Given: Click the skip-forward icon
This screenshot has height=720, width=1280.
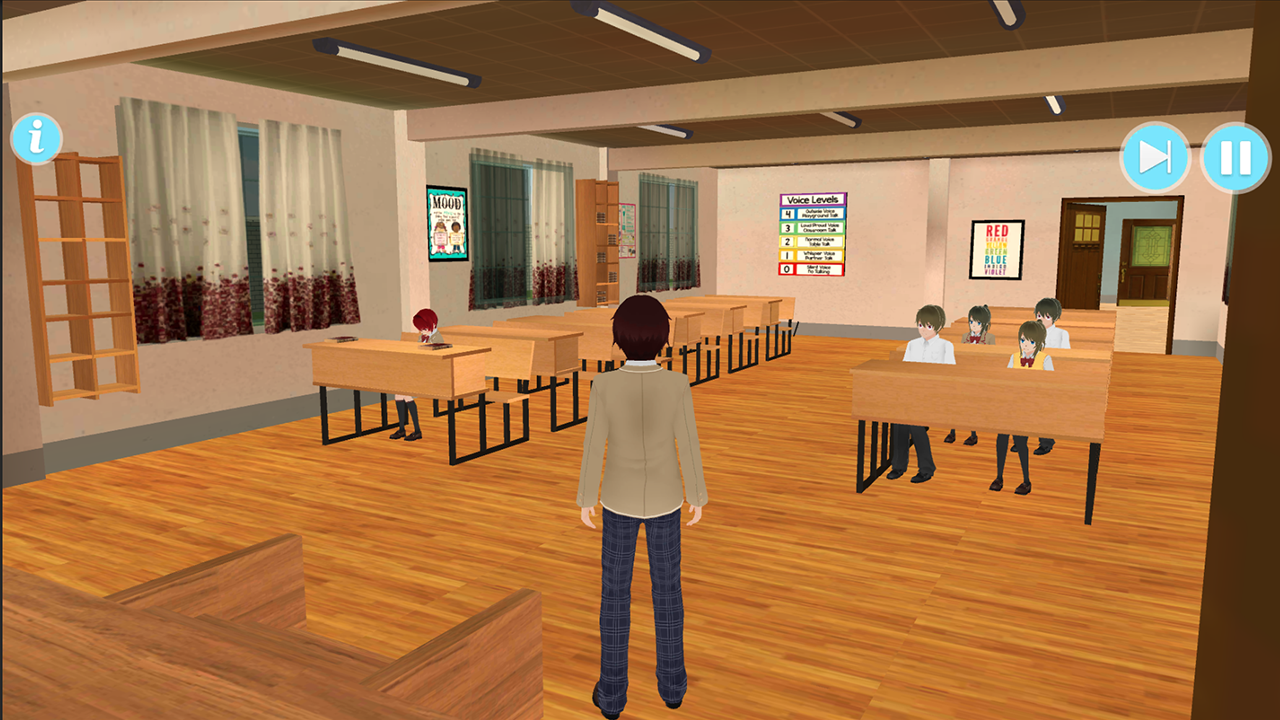Looking at the screenshot, I should click(1154, 156).
